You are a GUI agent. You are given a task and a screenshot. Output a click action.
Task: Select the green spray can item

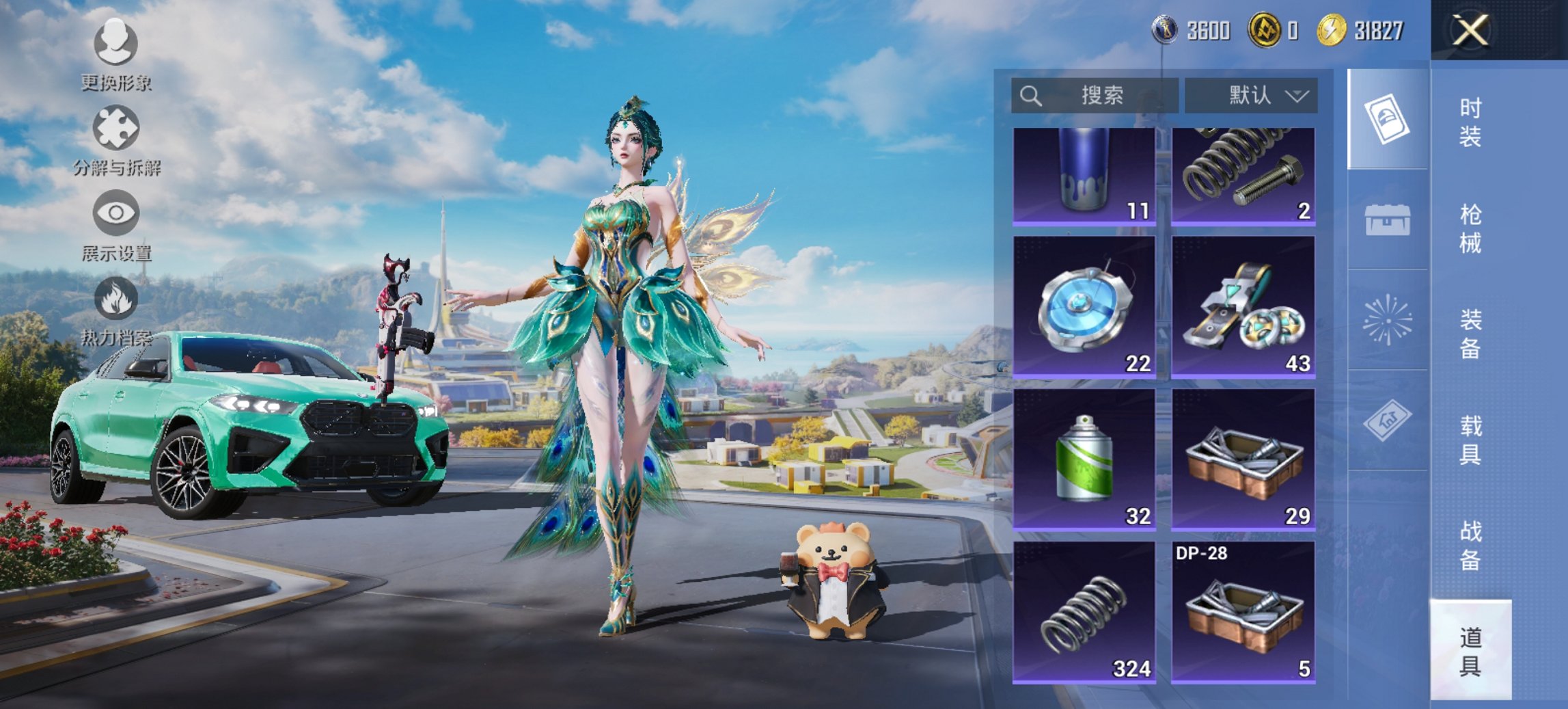(x=1084, y=459)
